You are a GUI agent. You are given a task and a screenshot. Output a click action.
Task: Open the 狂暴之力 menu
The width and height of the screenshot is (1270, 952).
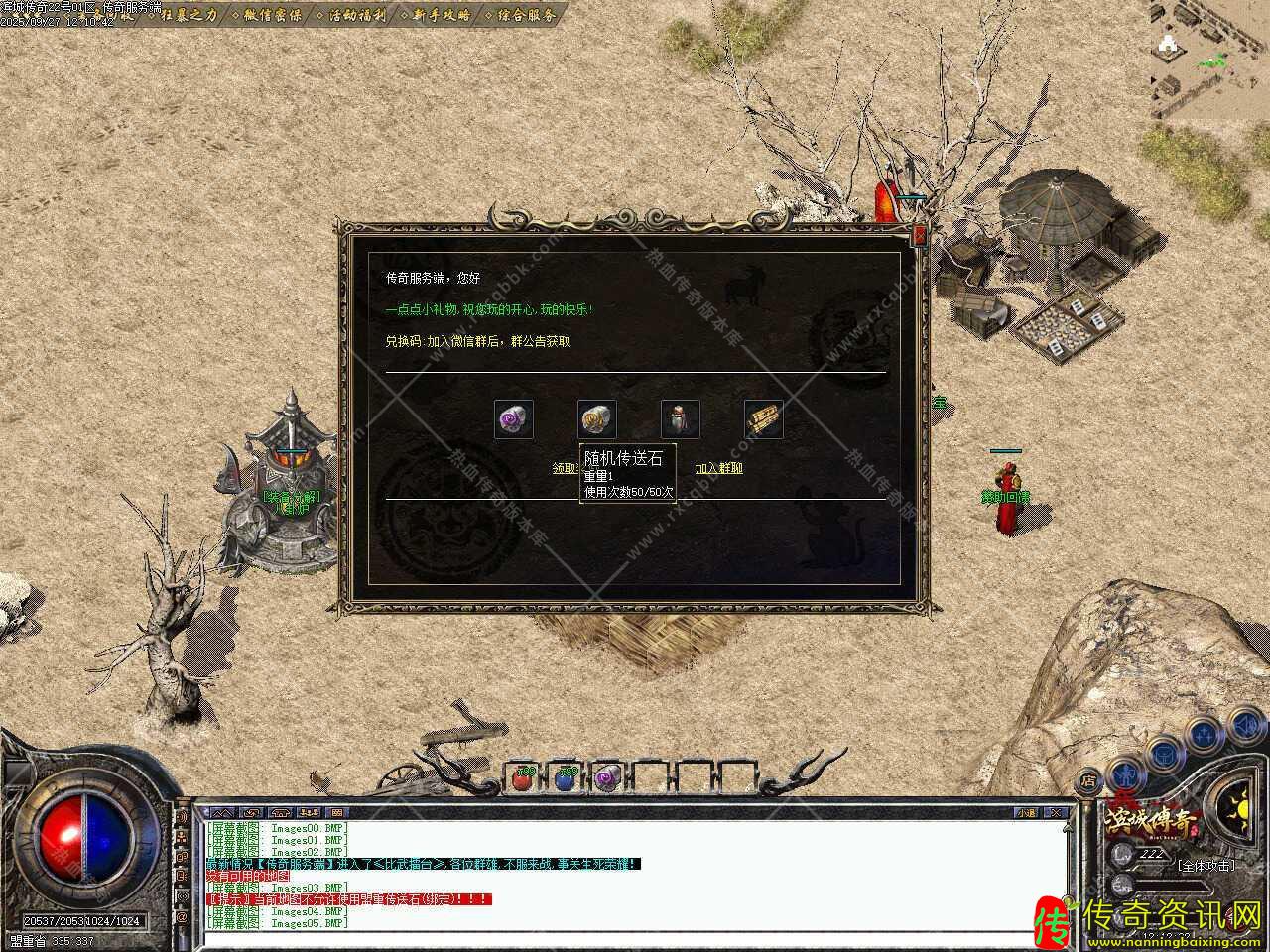(184, 15)
